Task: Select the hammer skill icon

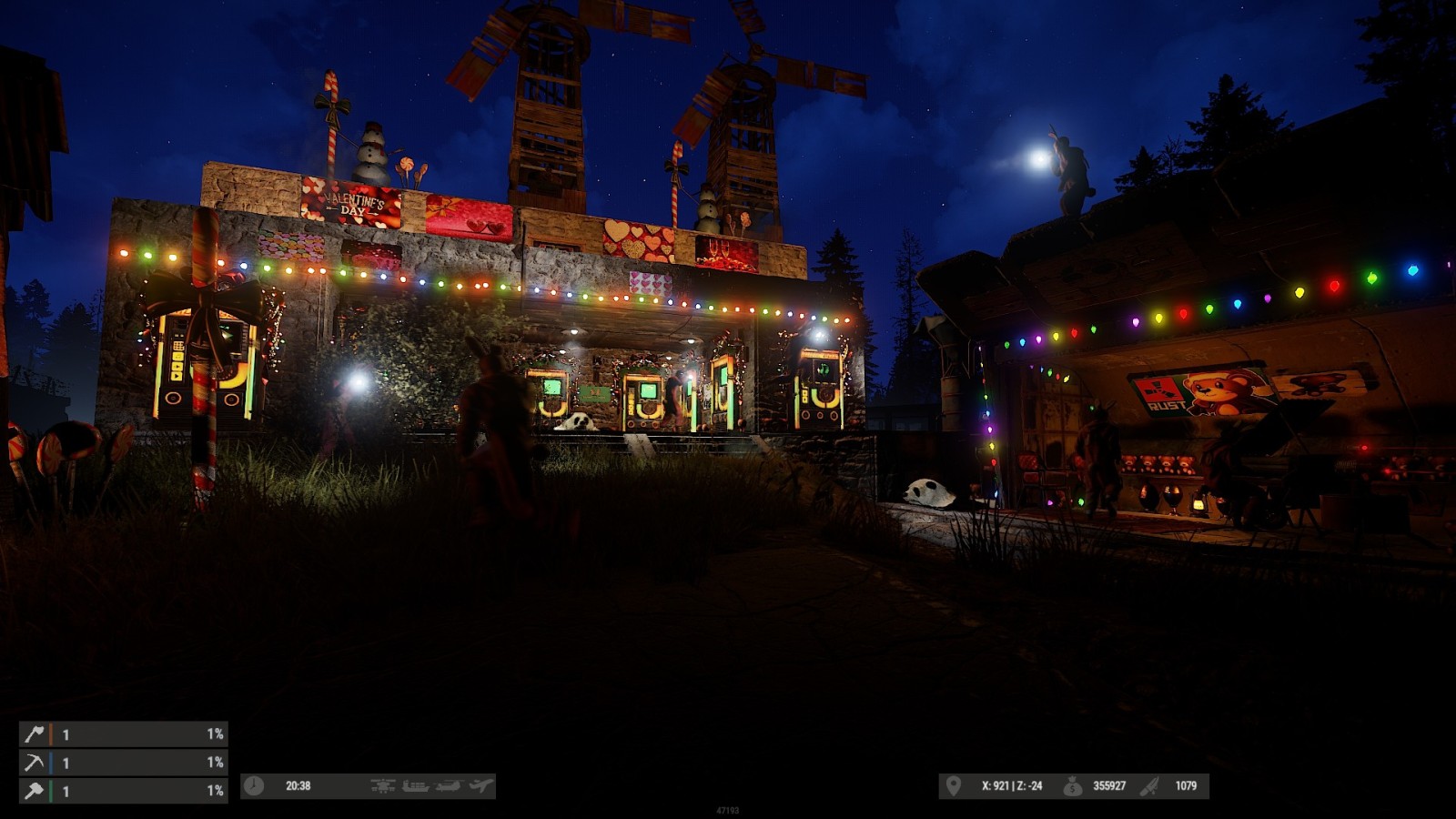Action: [x=34, y=791]
